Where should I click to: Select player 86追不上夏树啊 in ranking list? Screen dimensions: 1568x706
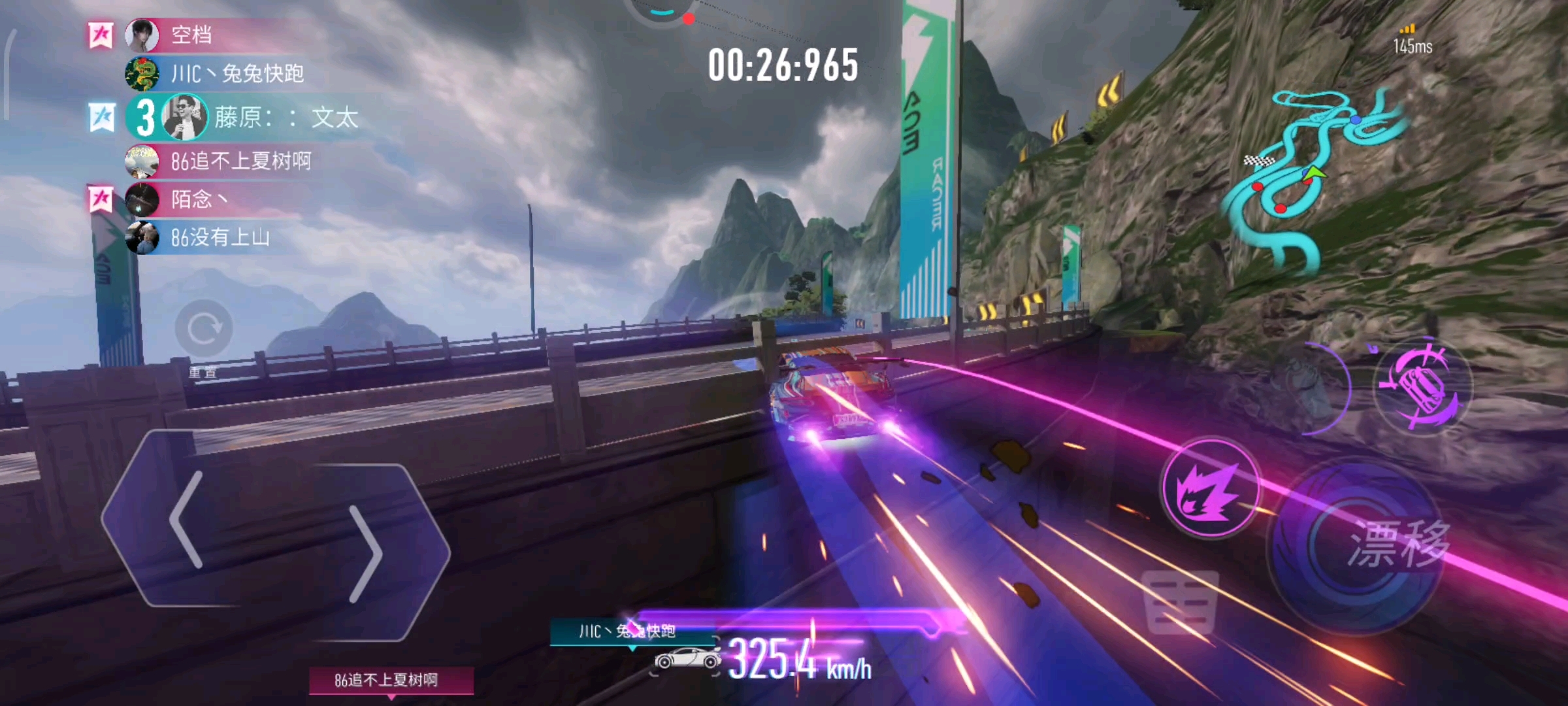coord(240,161)
